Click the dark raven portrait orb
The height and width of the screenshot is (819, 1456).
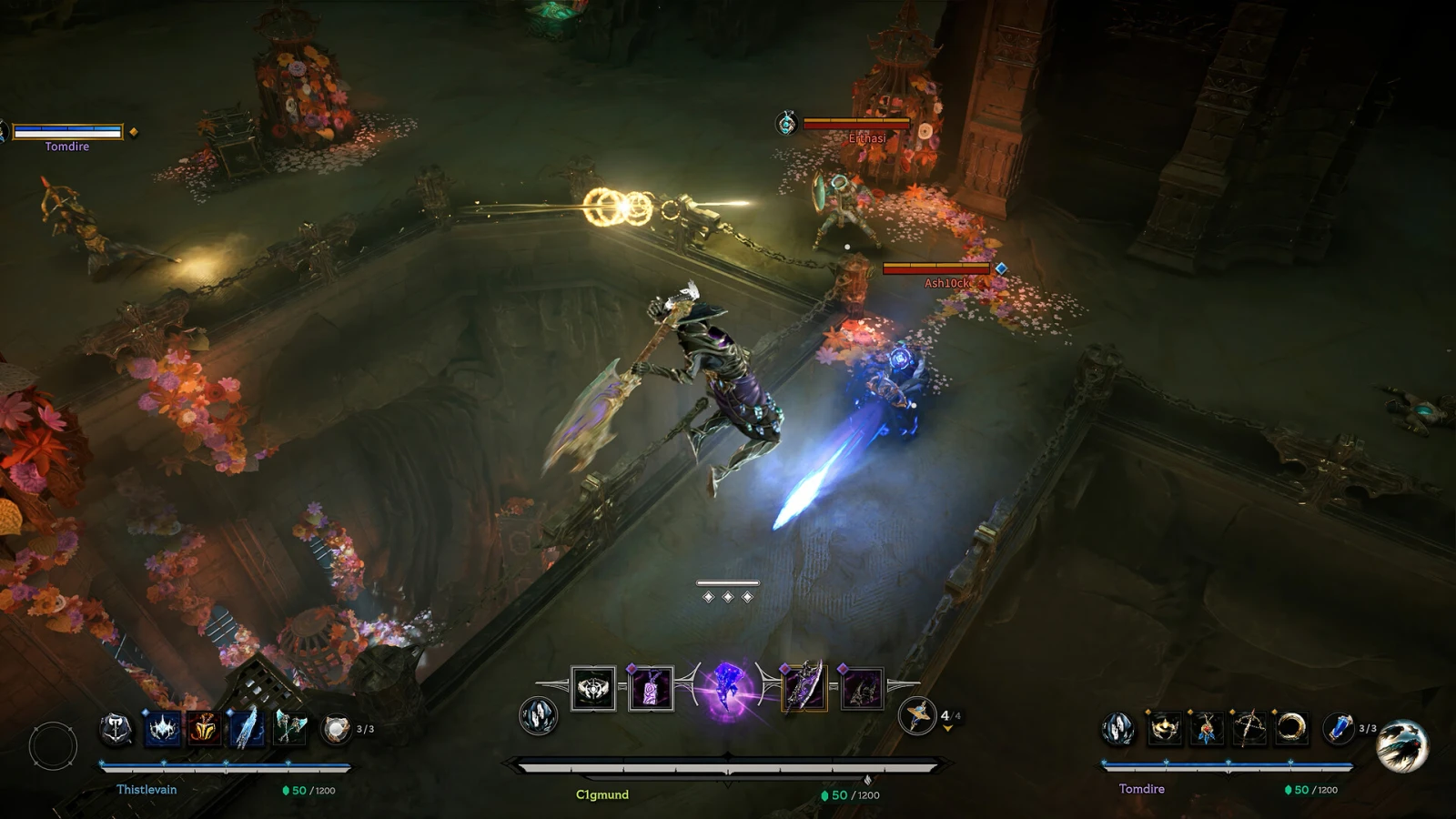tap(1402, 745)
